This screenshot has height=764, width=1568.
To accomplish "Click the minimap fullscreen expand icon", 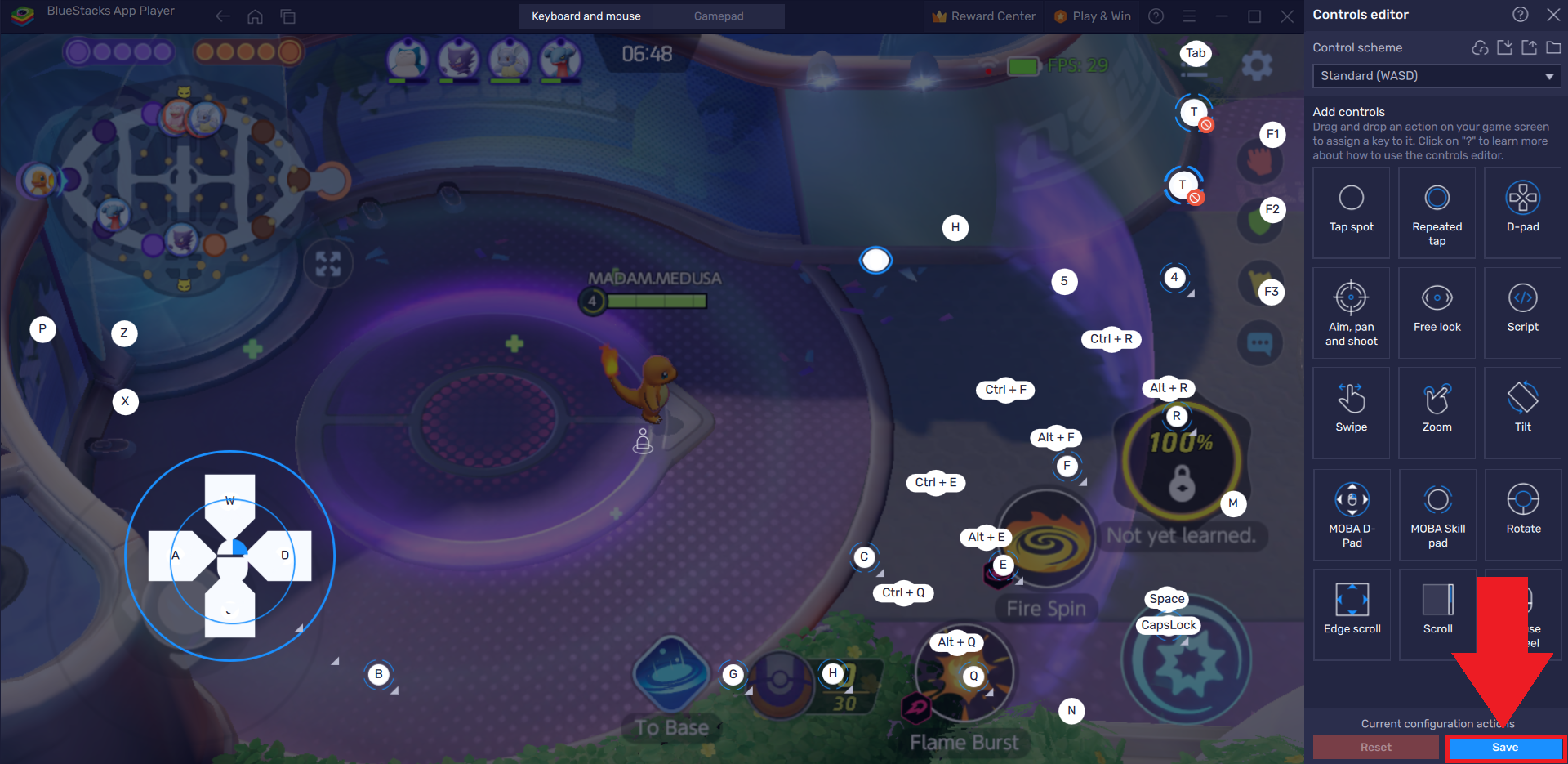I will pos(327,264).
